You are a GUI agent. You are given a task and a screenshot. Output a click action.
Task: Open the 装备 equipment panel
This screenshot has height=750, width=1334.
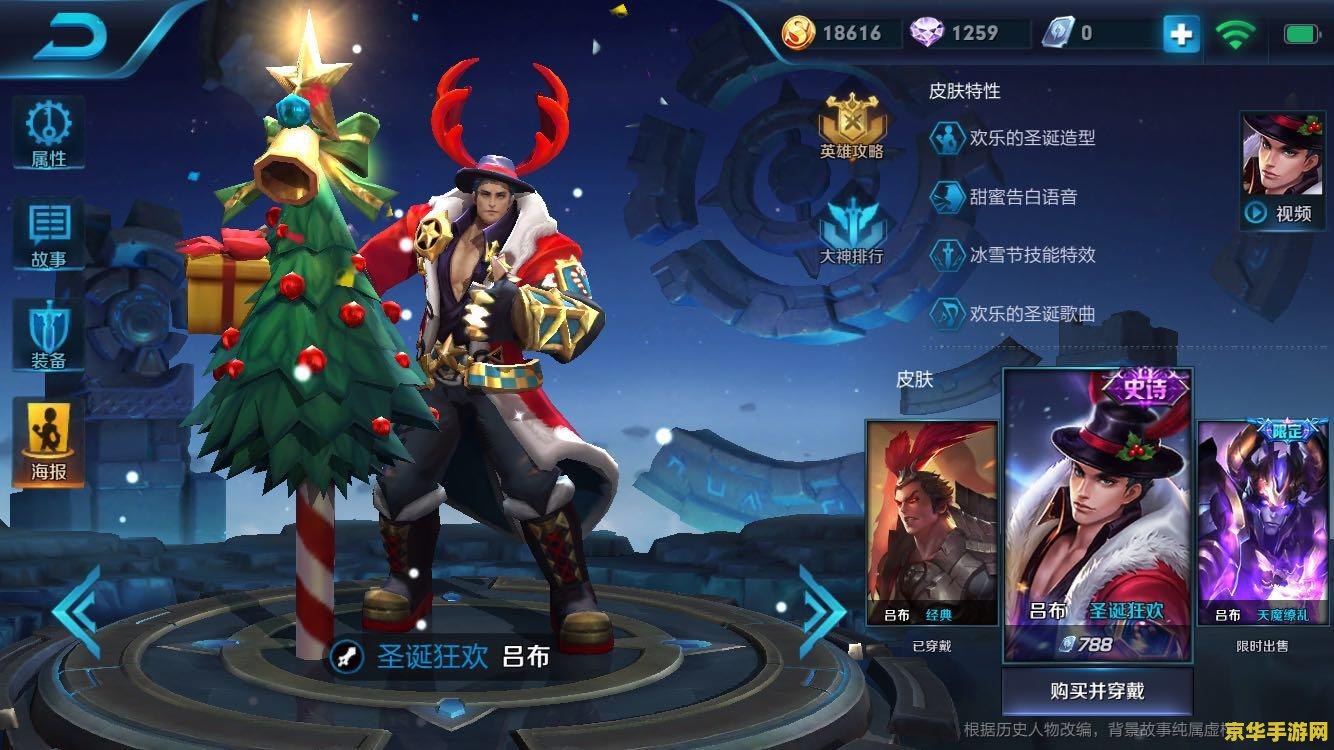tap(48, 337)
